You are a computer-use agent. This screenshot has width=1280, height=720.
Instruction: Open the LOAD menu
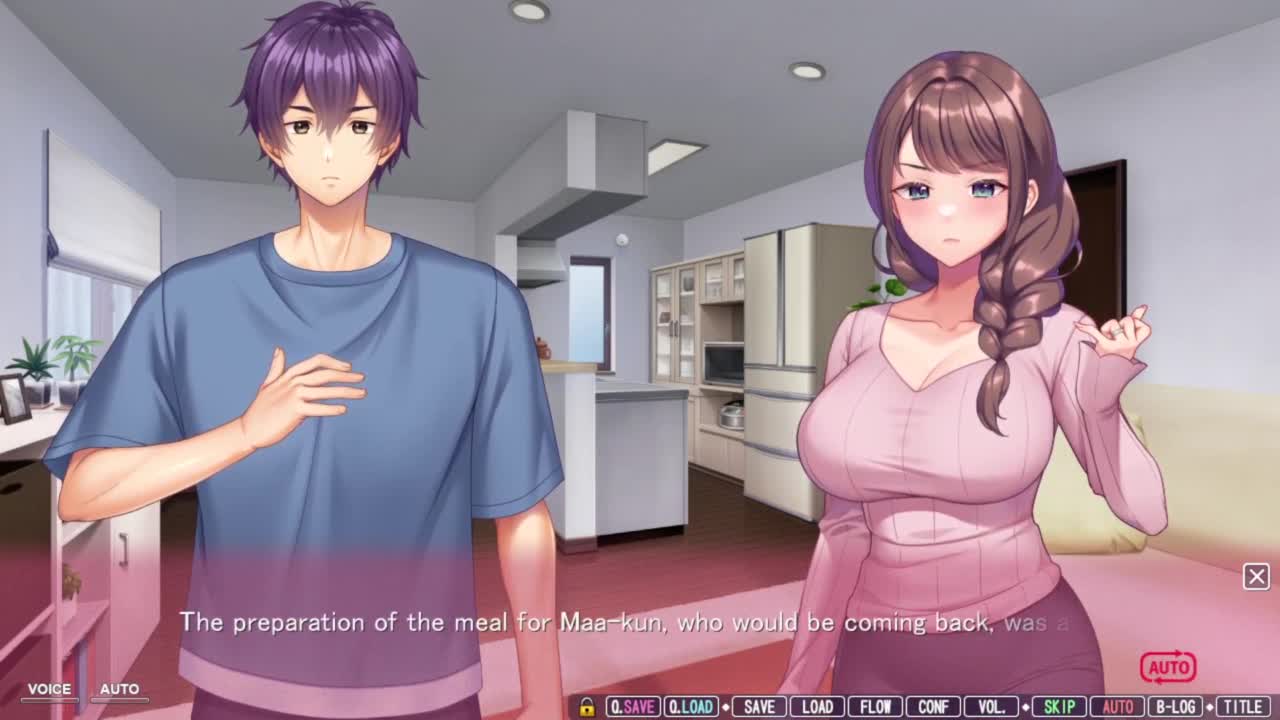[x=817, y=707]
